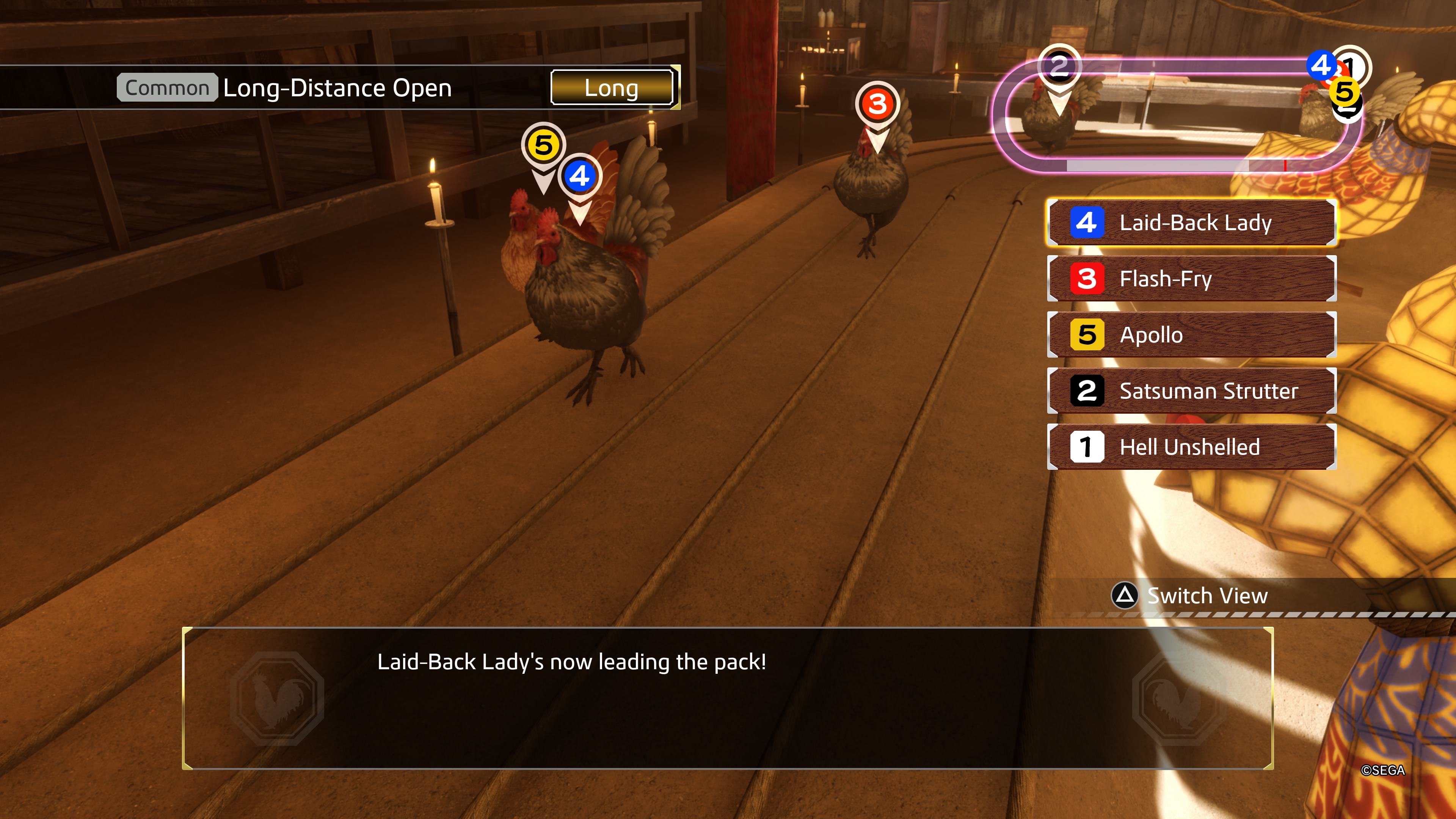1456x819 pixels.
Task: Select the Satsuman Strutter standings entry
Action: [1191, 391]
